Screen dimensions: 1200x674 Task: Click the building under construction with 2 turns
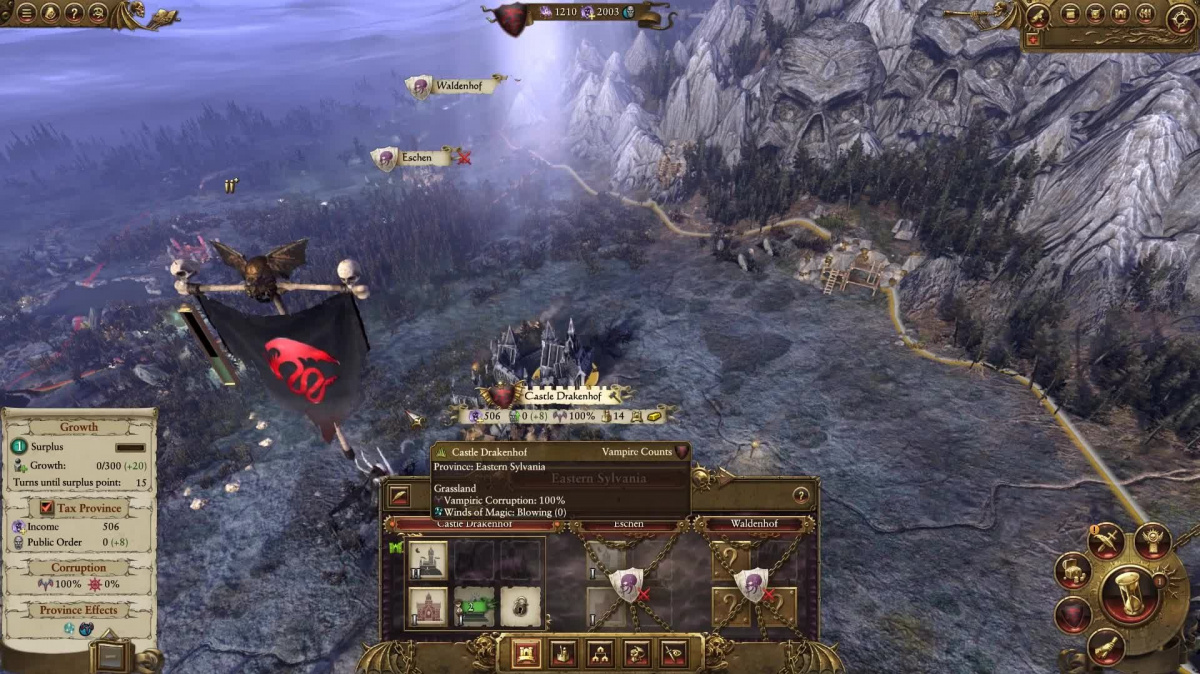474,606
